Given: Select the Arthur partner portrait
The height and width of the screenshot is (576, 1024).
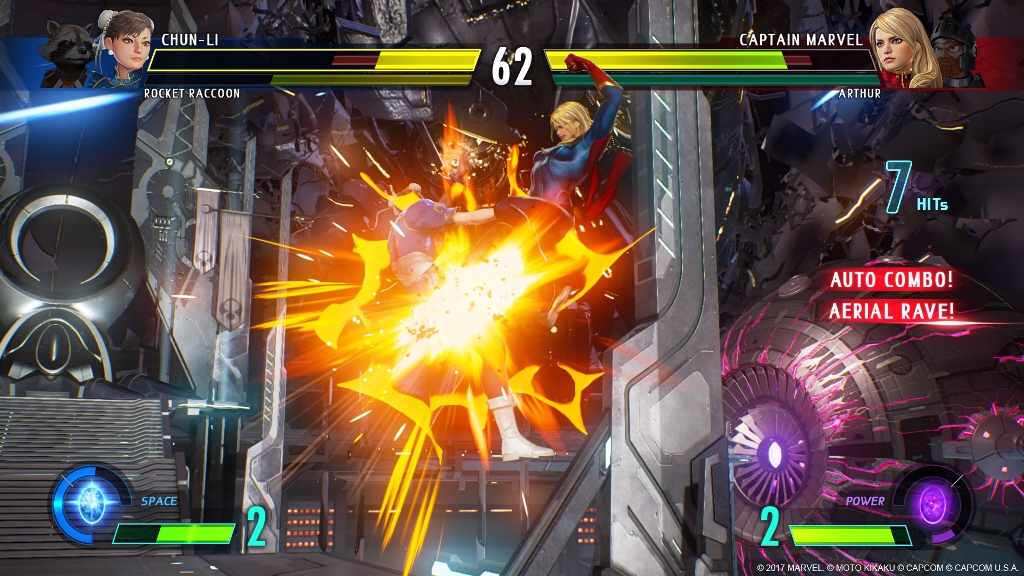Looking at the screenshot, I should click(x=955, y=55).
